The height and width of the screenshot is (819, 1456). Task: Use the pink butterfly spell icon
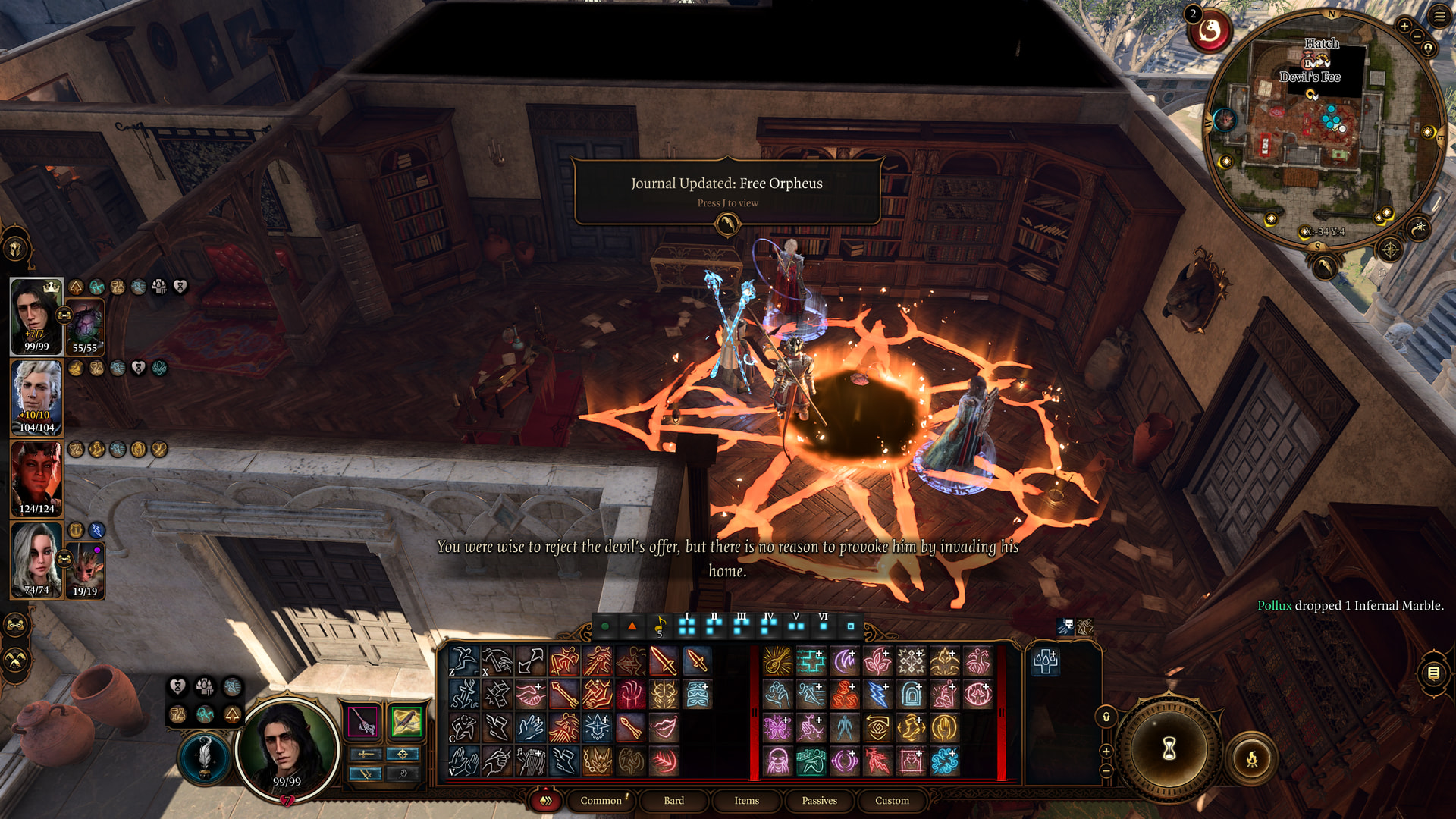[x=777, y=728]
